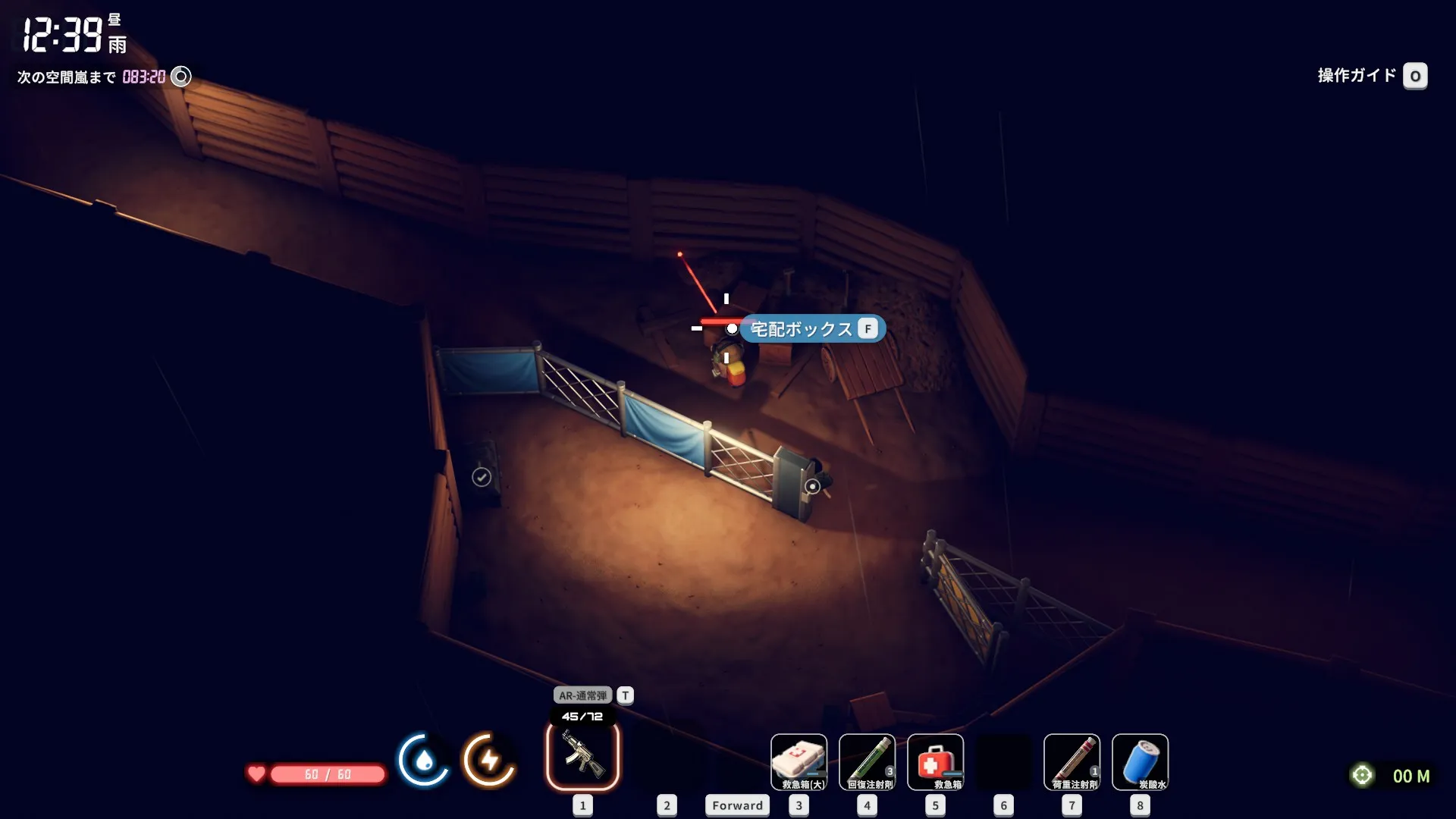Select the assault rifle weapon slot
The width and height of the screenshot is (1456, 819).
click(582, 756)
